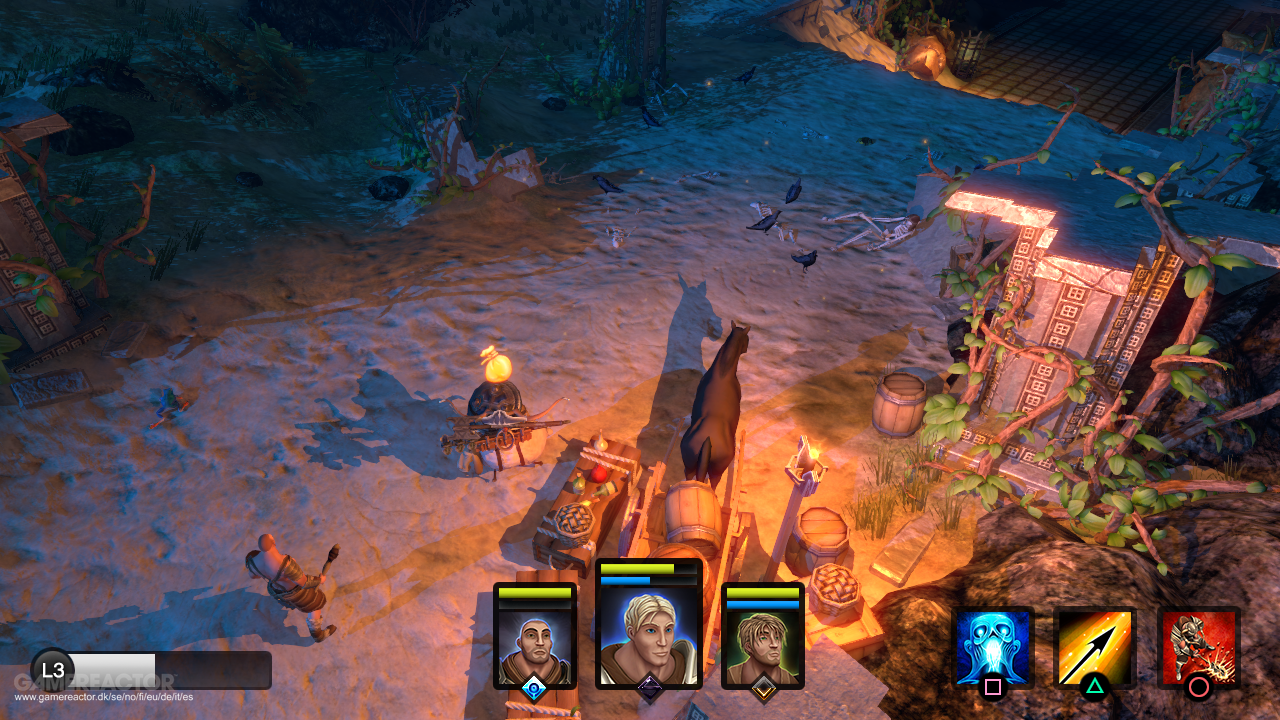Click the skeleton lying near the ruins
Viewport: 1280px width, 720px height.
(x=880, y=230)
